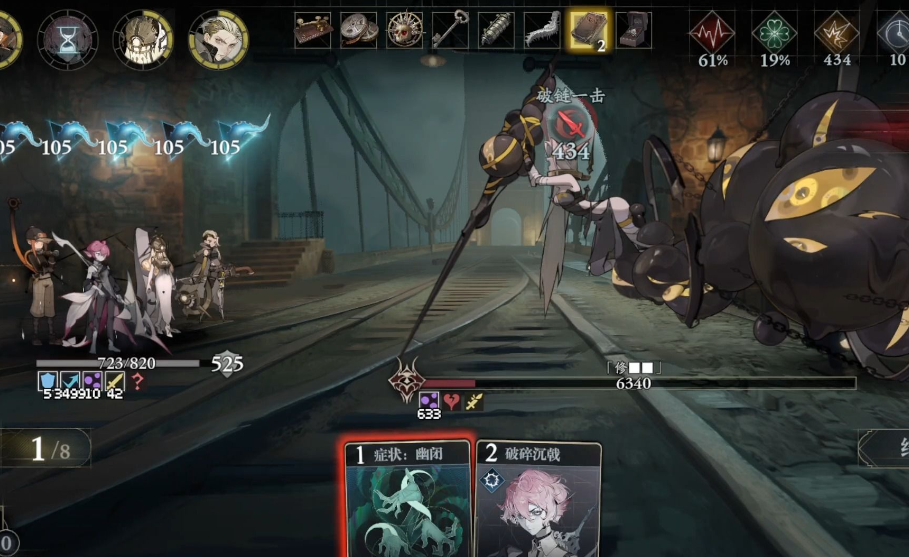The height and width of the screenshot is (557, 909).
Task: Check the orange burst 434 stat icon
Action: tap(837, 32)
